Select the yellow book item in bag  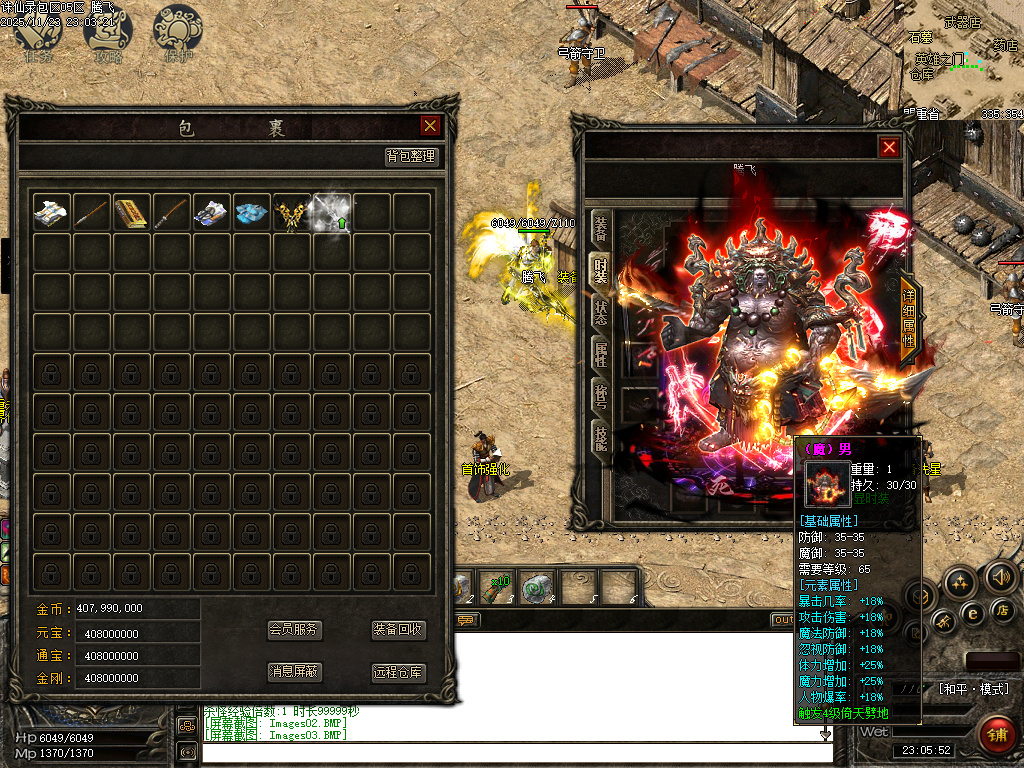point(131,212)
